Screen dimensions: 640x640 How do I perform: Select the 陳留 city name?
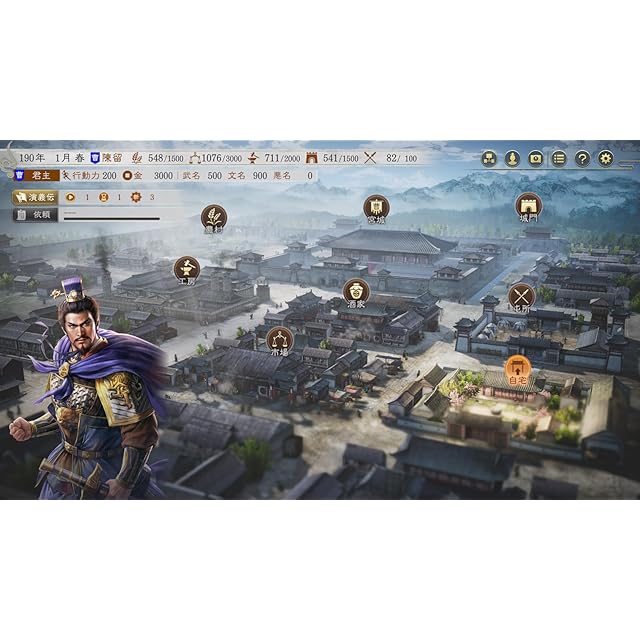click(110, 158)
